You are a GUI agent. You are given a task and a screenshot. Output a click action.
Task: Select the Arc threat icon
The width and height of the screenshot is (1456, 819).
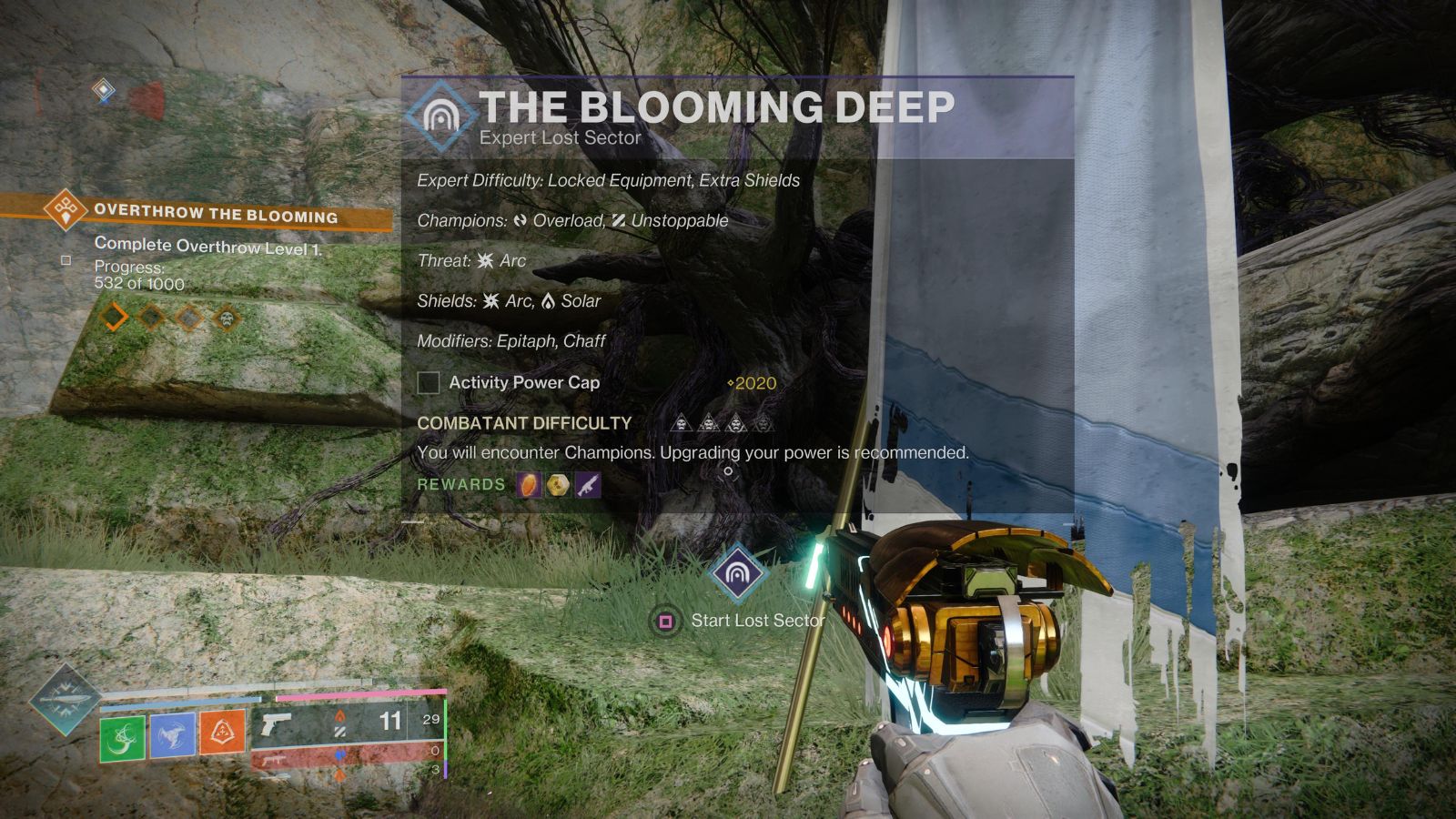pos(487,260)
